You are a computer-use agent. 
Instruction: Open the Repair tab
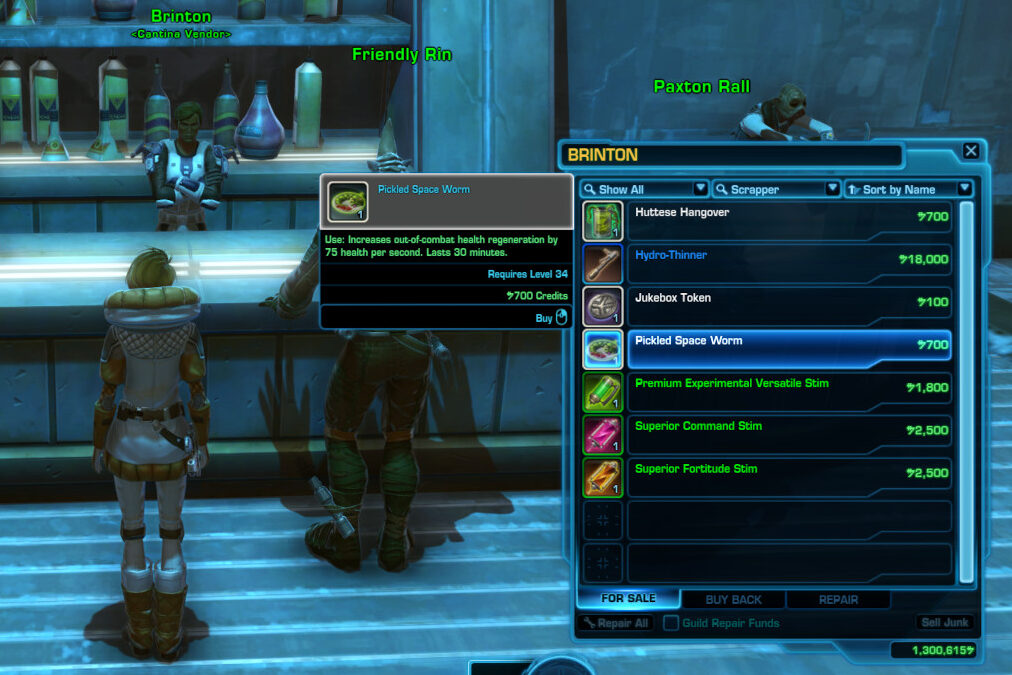tap(838, 600)
